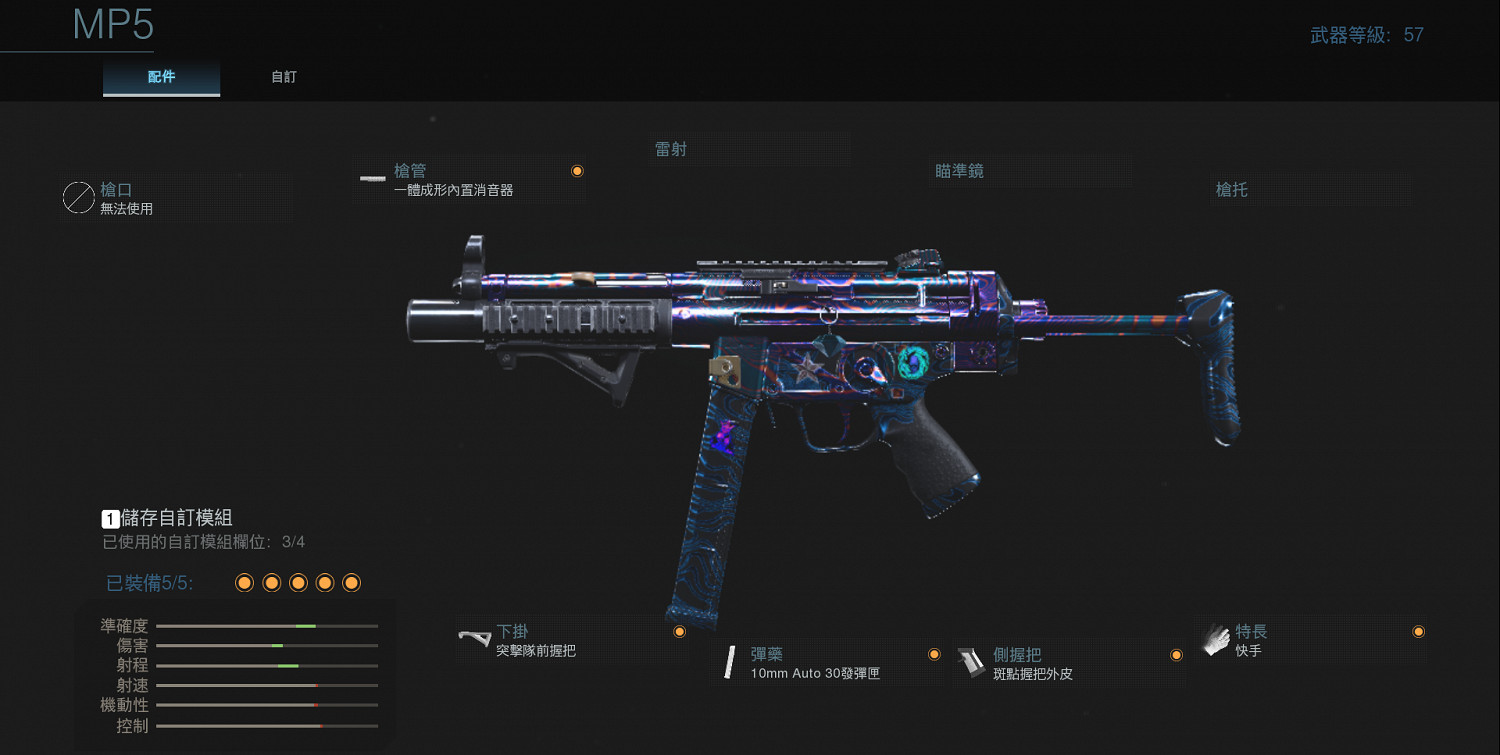Click the orange indicator next to 彈藥
Image resolution: width=1500 pixels, height=755 pixels.
click(934, 653)
